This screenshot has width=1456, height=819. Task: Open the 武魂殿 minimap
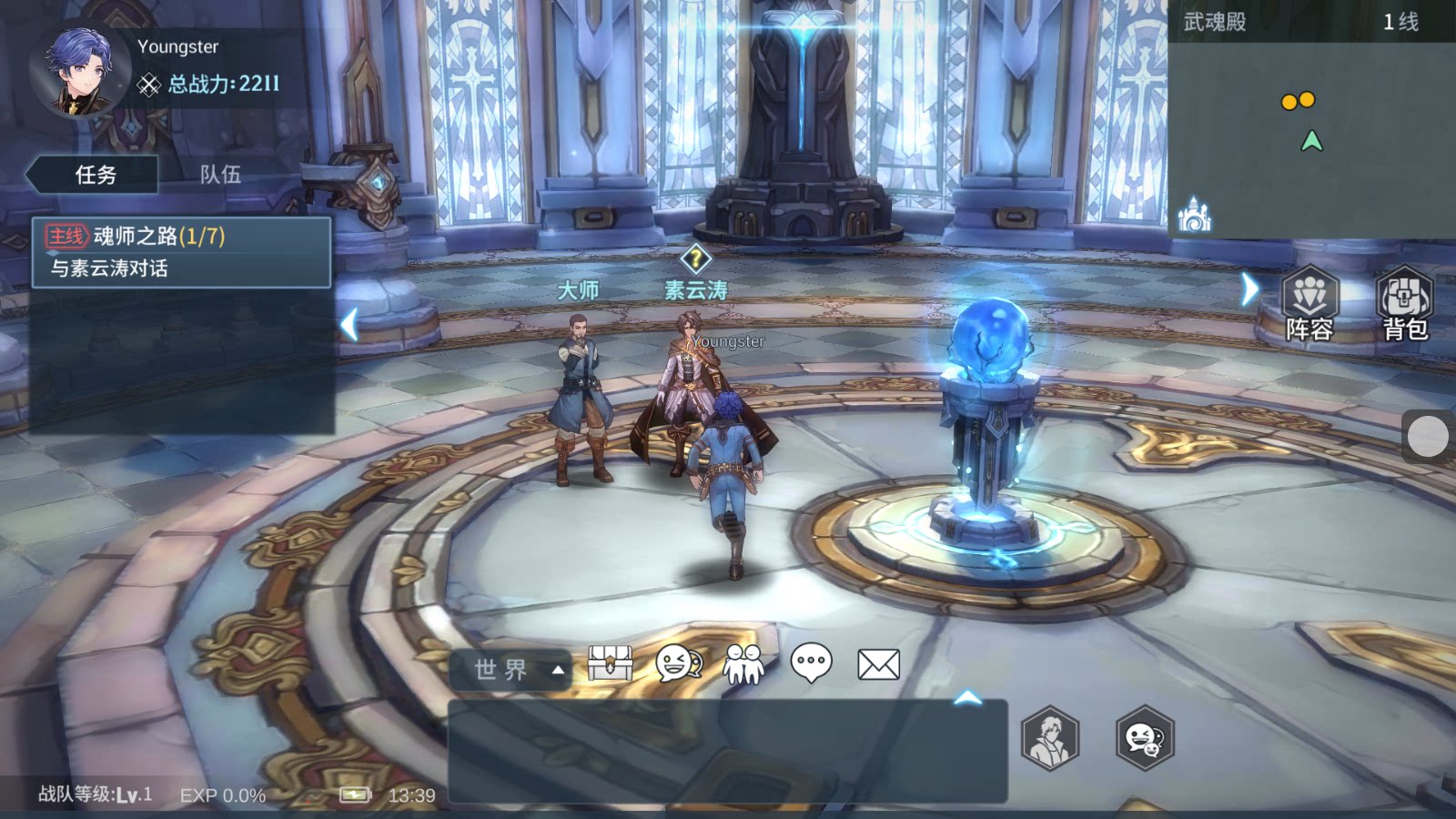(1310, 136)
